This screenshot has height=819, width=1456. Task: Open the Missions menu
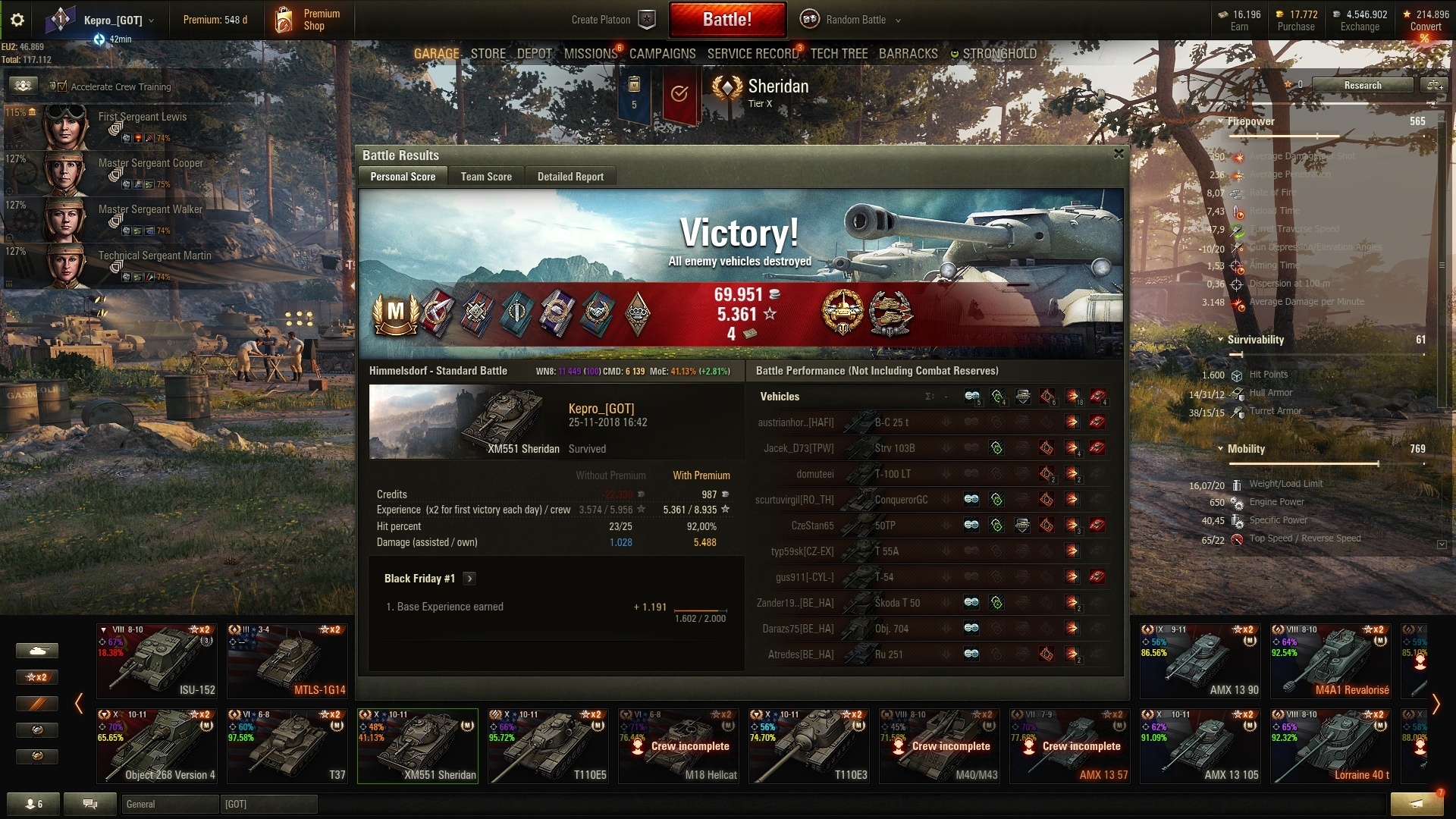pyautogui.click(x=590, y=54)
